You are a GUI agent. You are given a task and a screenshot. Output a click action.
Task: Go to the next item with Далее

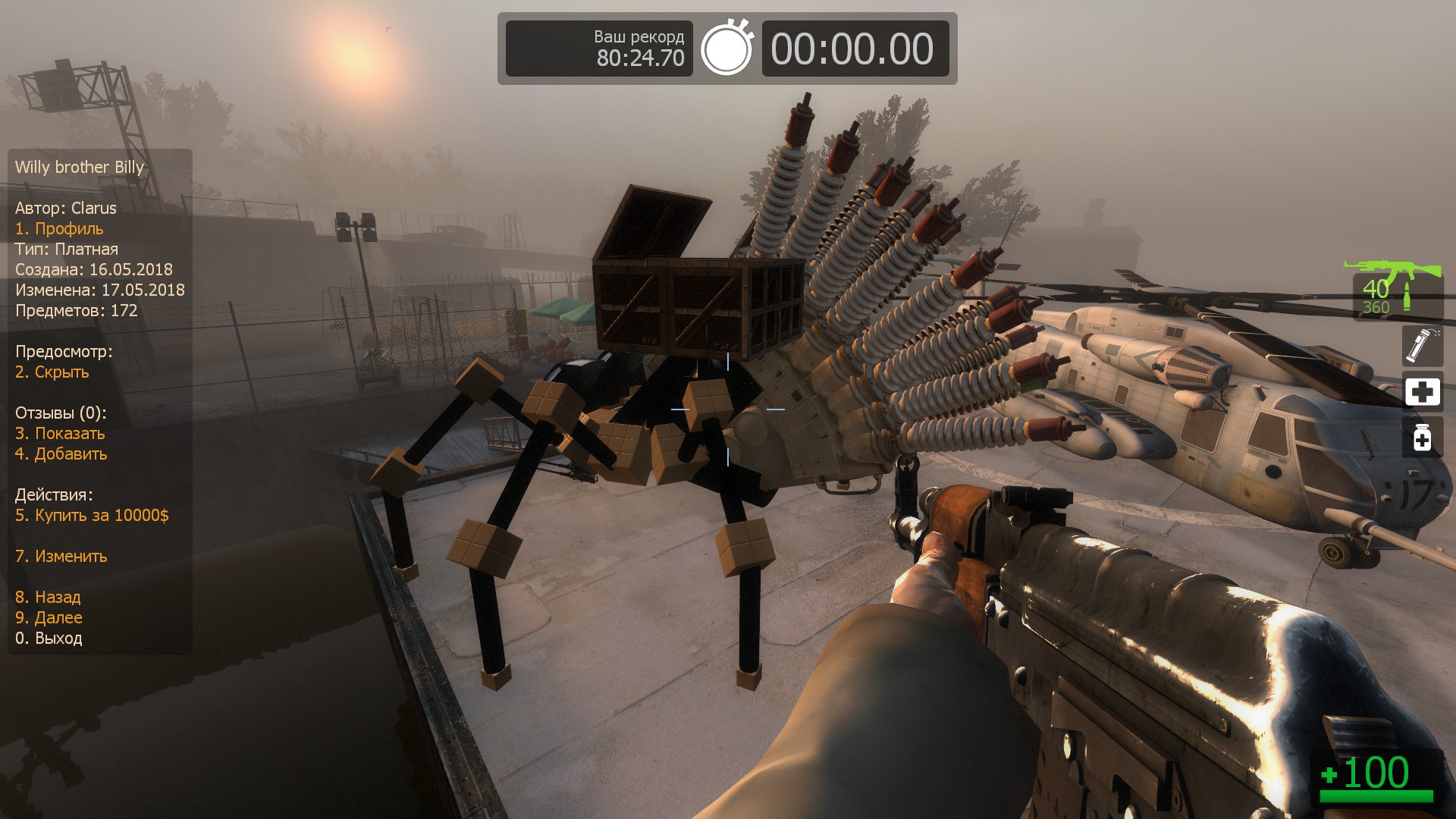[x=49, y=618]
